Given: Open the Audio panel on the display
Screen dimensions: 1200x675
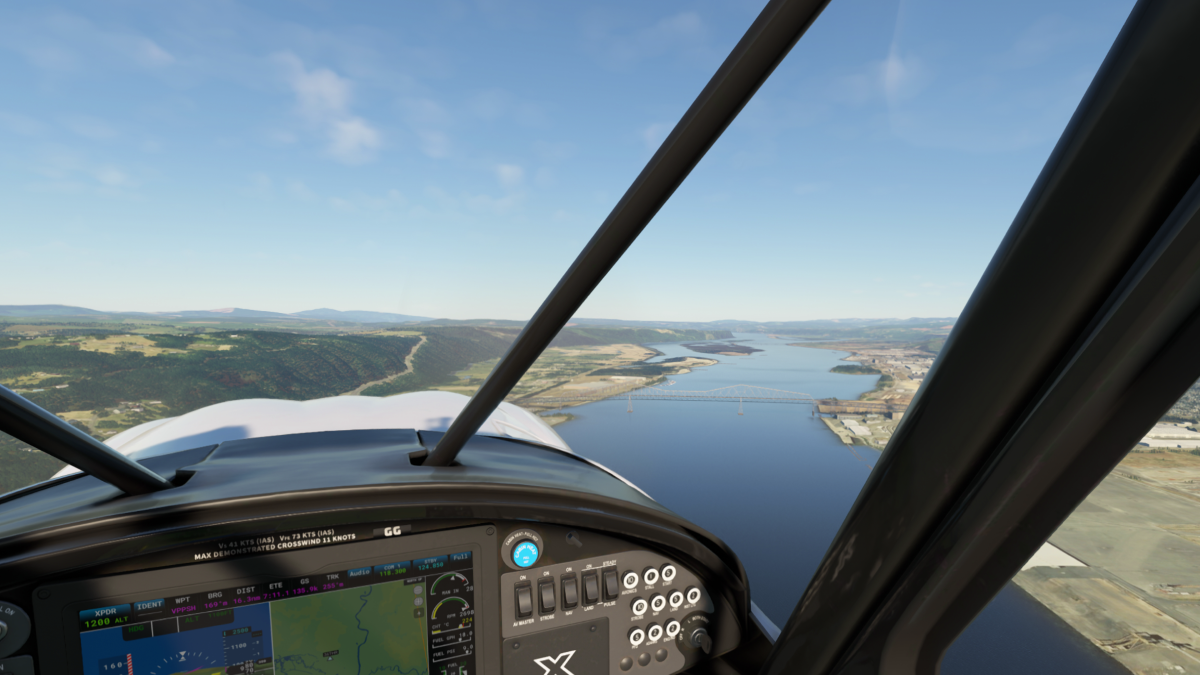Looking at the screenshot, I should (359, 574).
